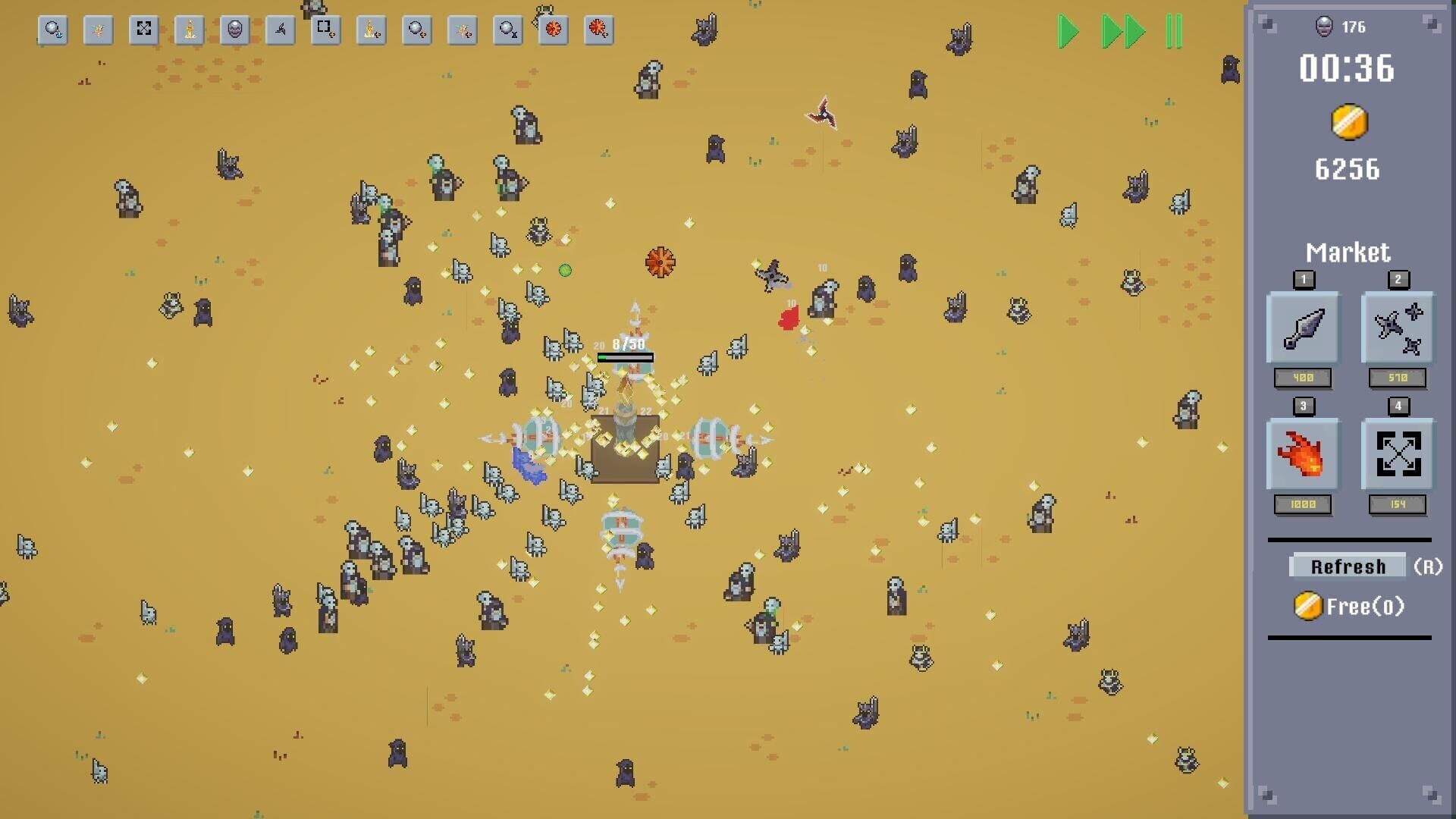
Task: Resume the game with the play button
Action: click(x=1067, y=32)
